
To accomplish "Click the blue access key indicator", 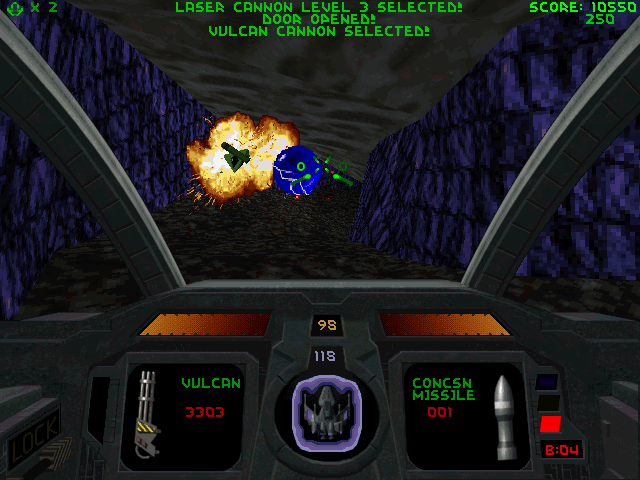I will pyautogui.click(x=546, y=382).
